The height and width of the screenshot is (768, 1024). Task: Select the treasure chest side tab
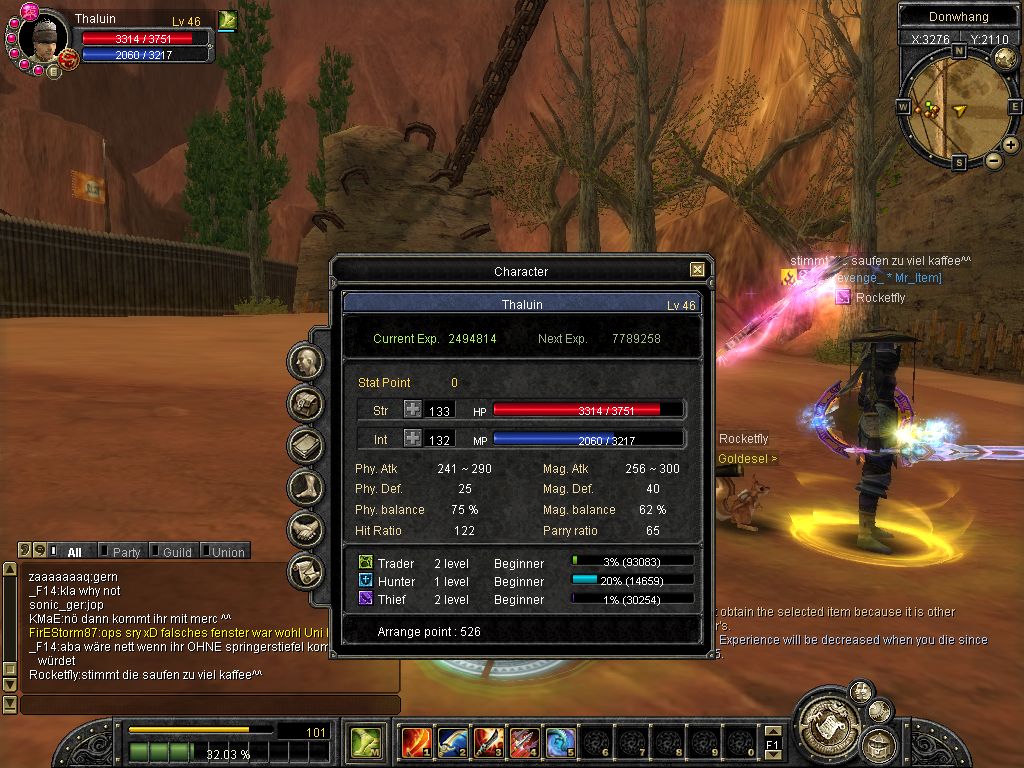(x=305, y=403)
